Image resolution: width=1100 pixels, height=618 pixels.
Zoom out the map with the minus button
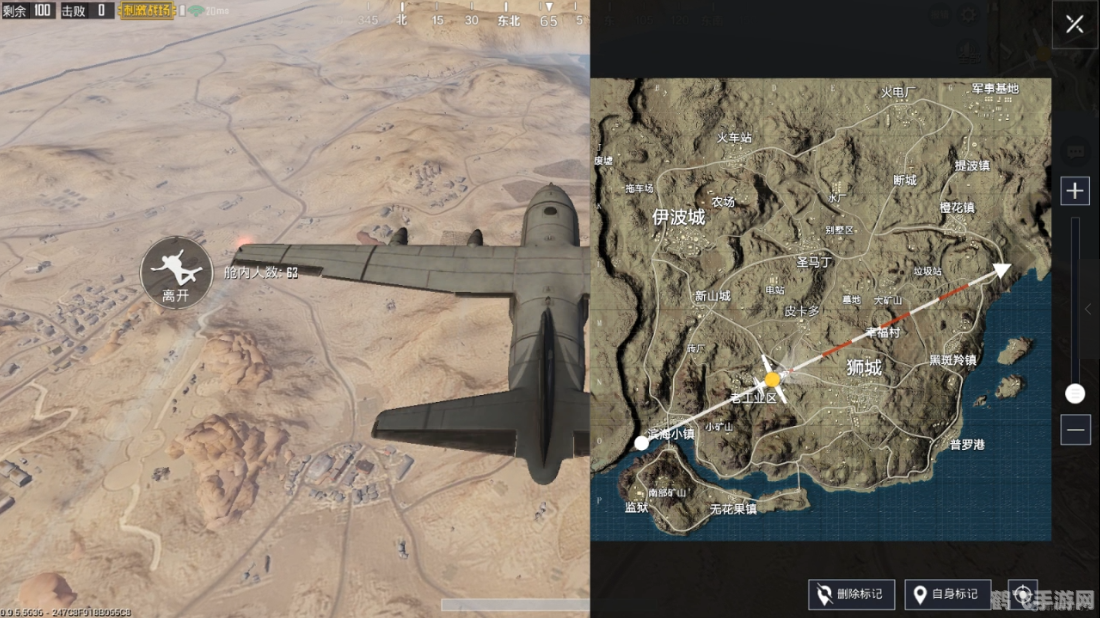tap(1075, 430)
